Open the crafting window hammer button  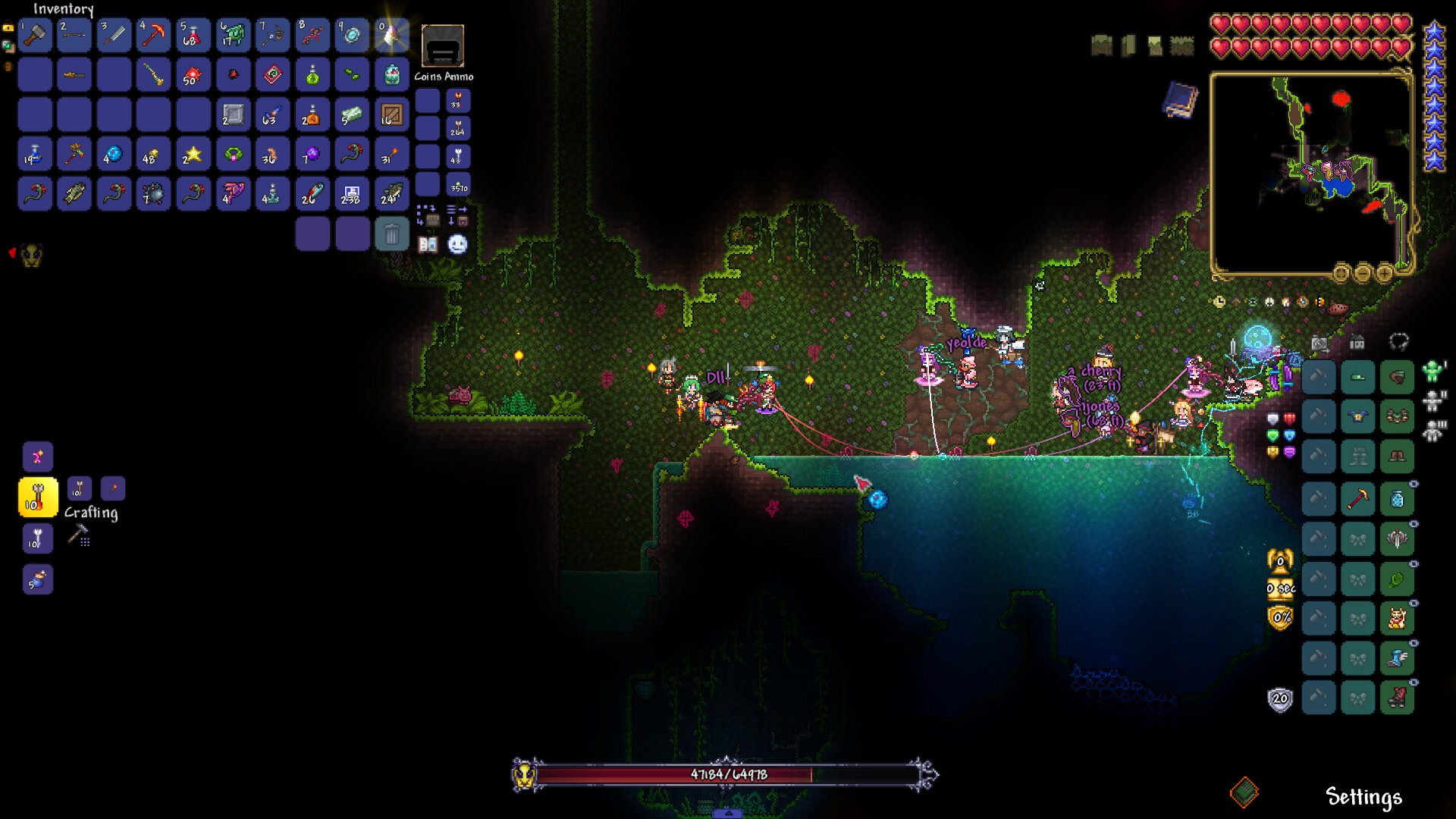point(78,536)
